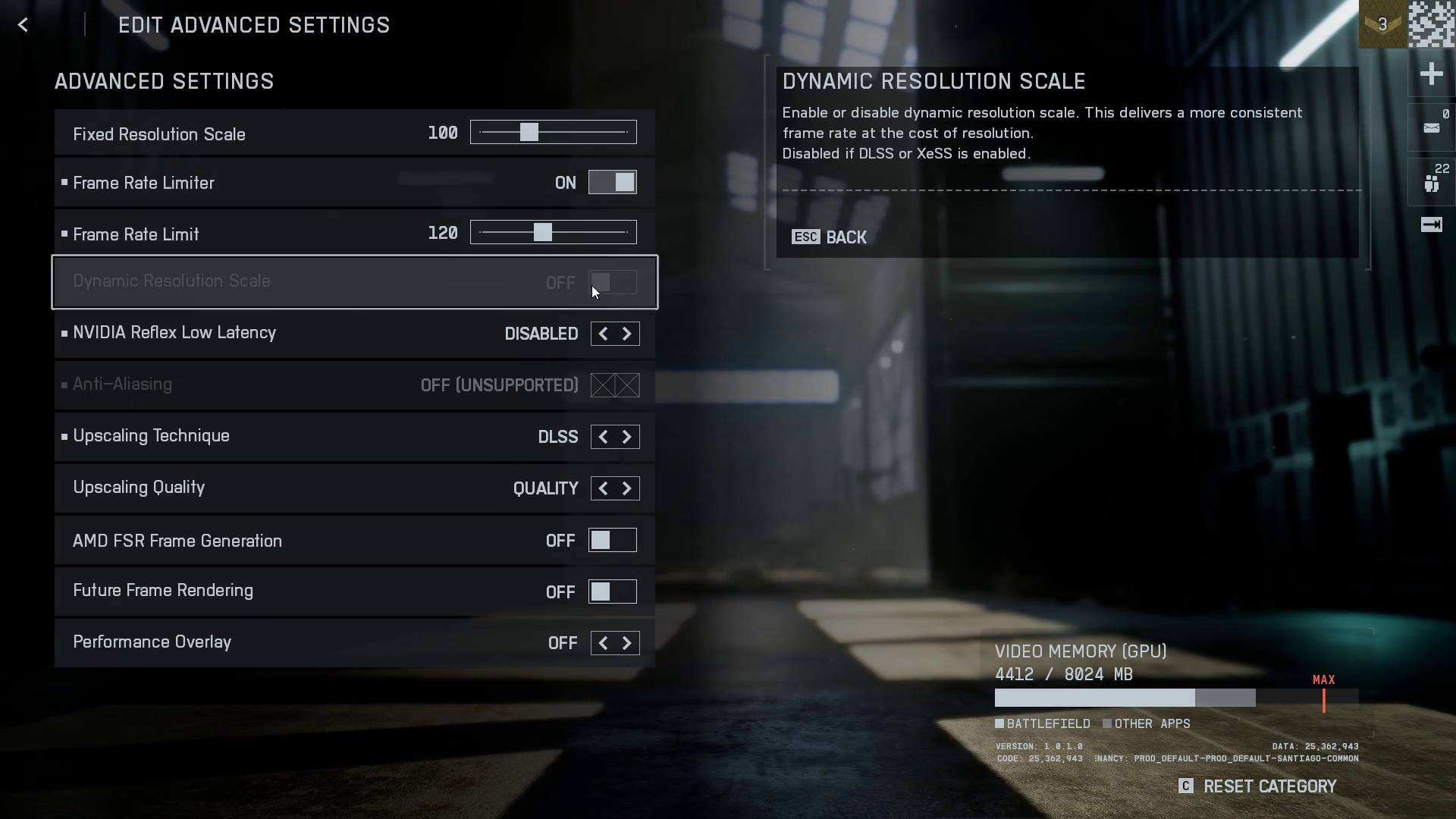
Task: Raise the Upscaling Quality setting
Action: point(627,489)
